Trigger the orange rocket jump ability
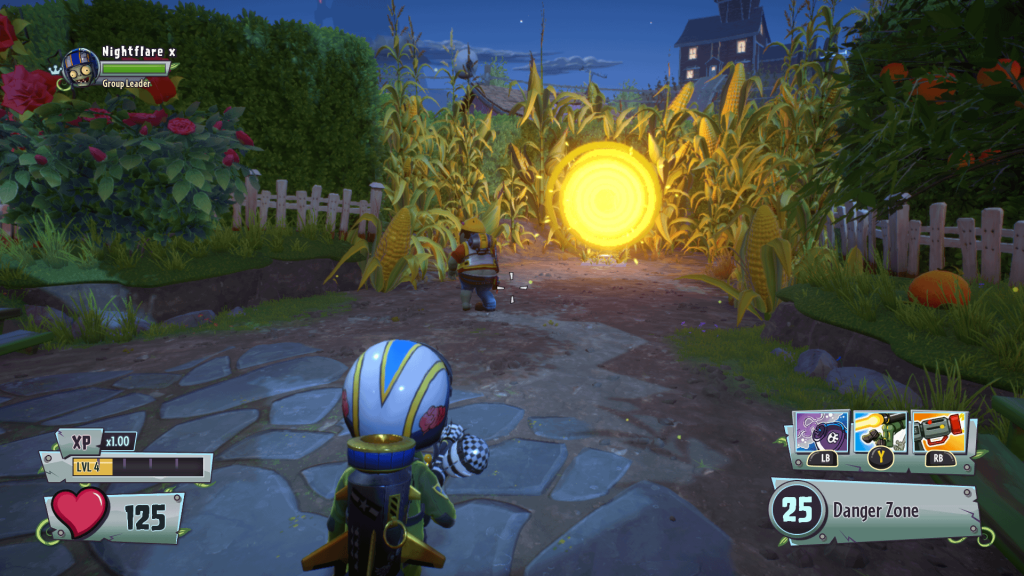The width and height of the screenshot is (1024, 576). pos(938,431)
